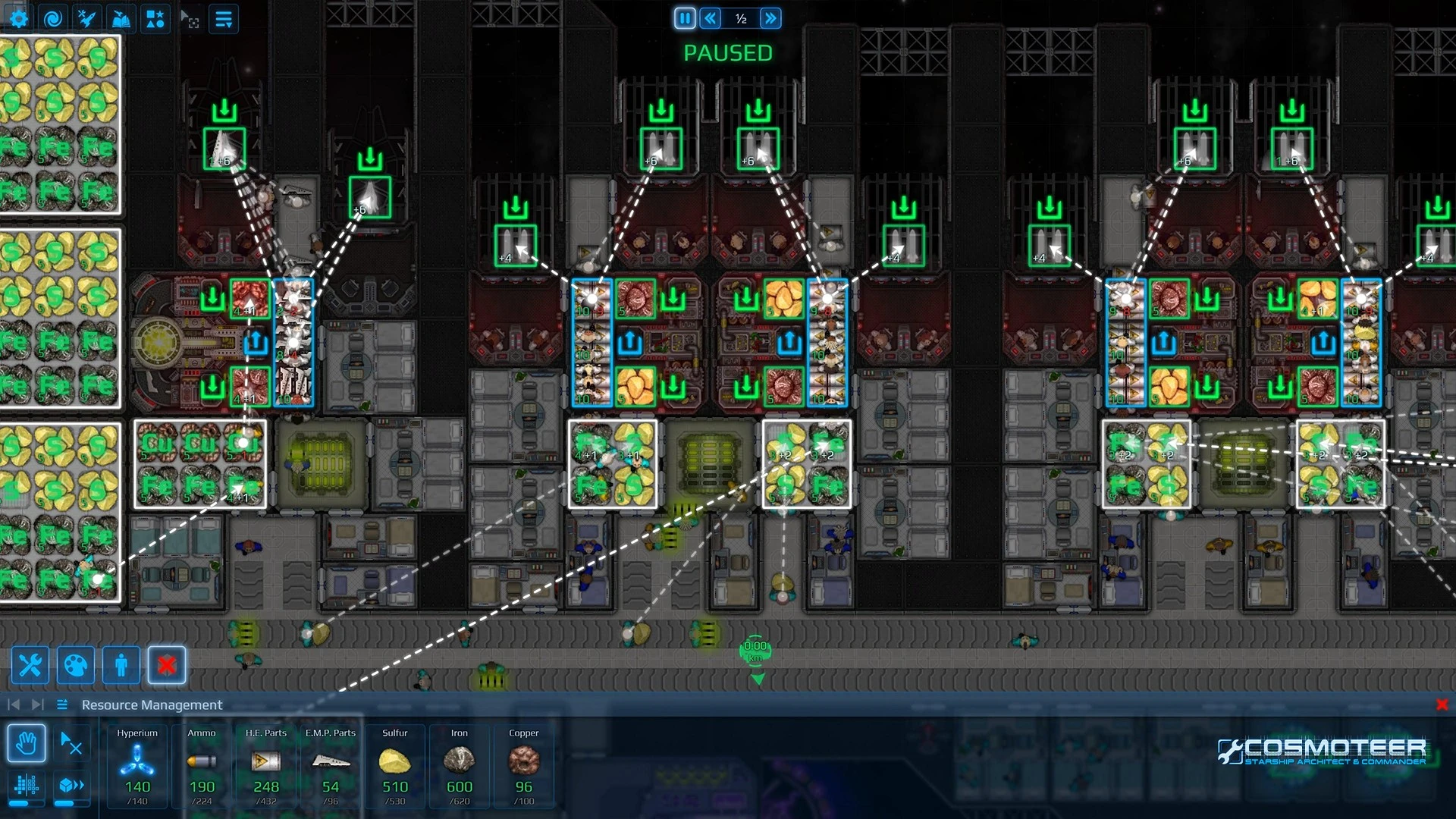Open the galaxy map spiral icon
The image size is (1456, 819).
53,19
